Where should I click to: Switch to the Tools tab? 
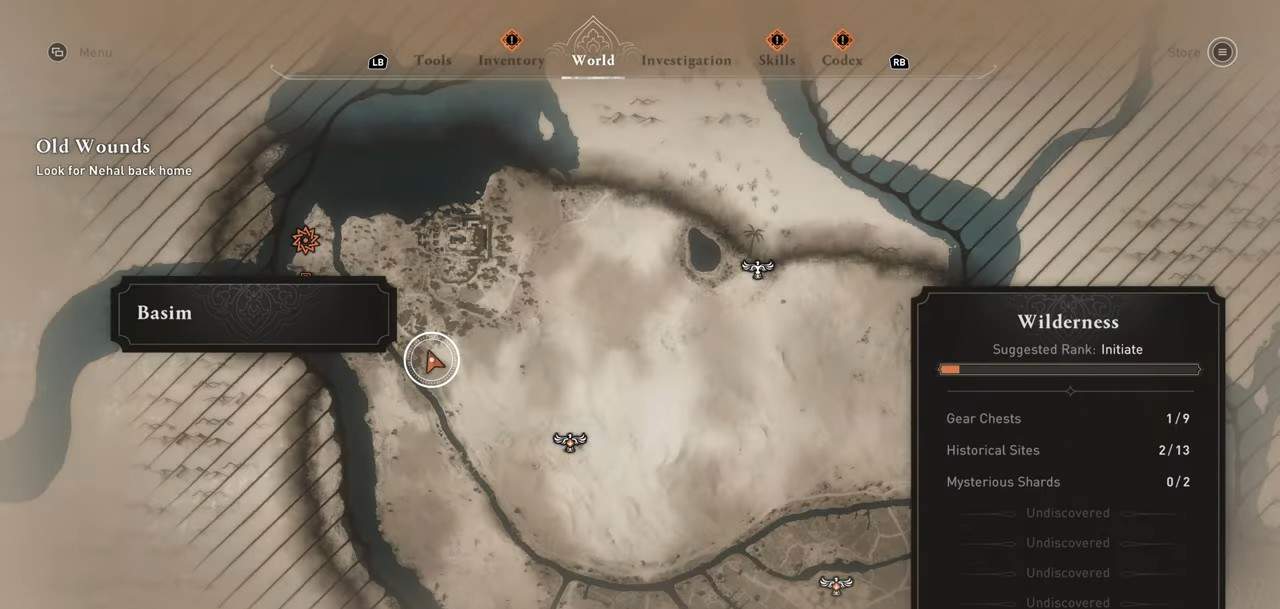(x=432, y=60)
